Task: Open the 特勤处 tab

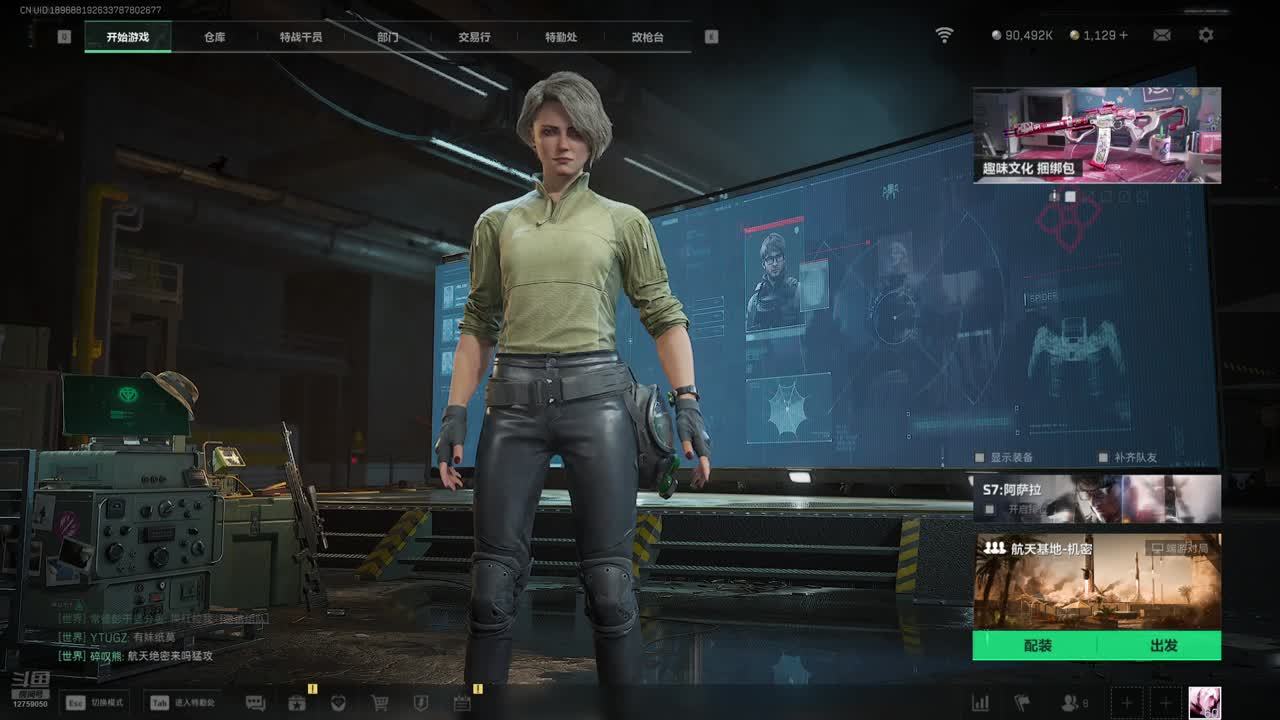Action: [561, 37]
